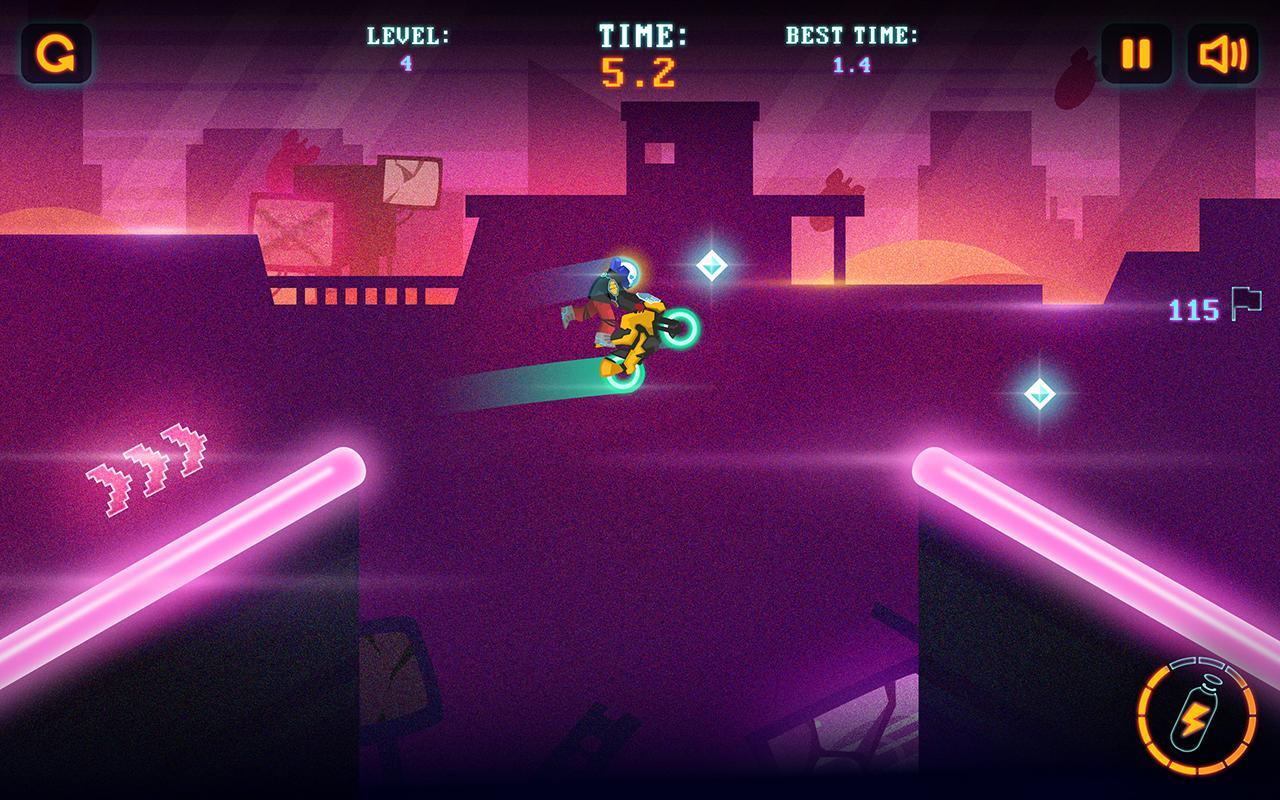The image size is (1280, 800).
Task: Activate the nitro boost bottle icon
Action: [1194, 719]
